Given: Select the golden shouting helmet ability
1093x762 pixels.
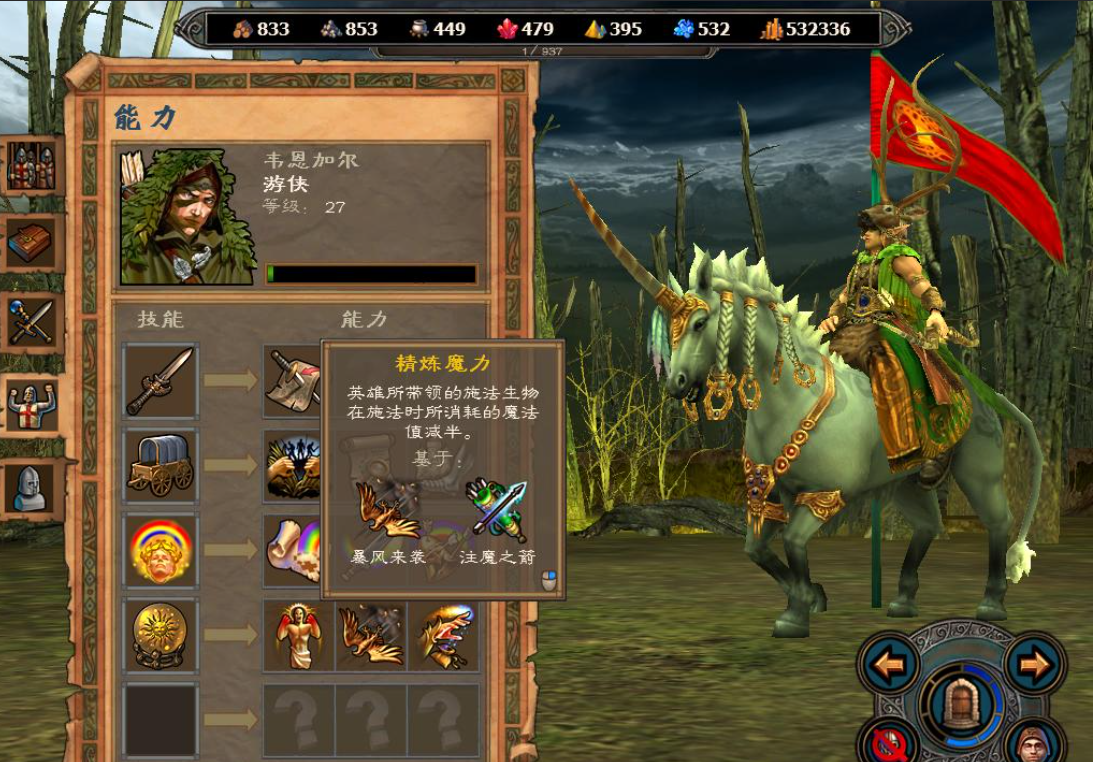Looking at the screenshot, I should point(442,636).
